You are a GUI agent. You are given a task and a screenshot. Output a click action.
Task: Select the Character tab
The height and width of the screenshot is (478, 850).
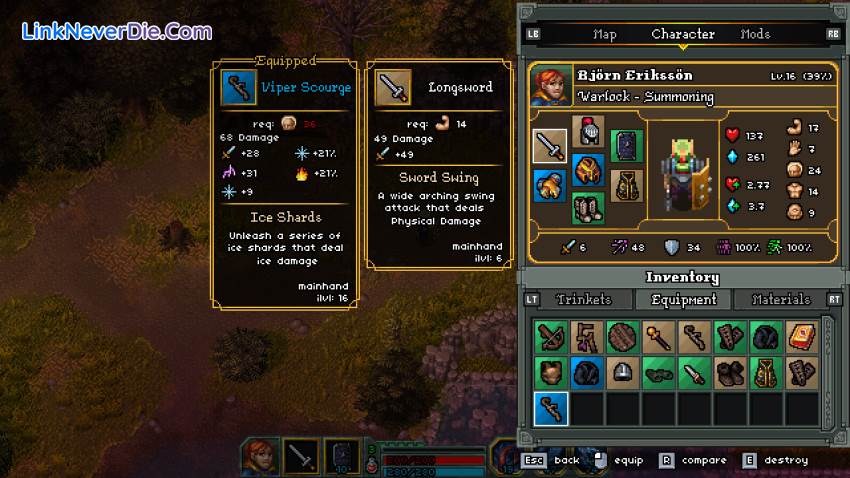click(683, 34)
